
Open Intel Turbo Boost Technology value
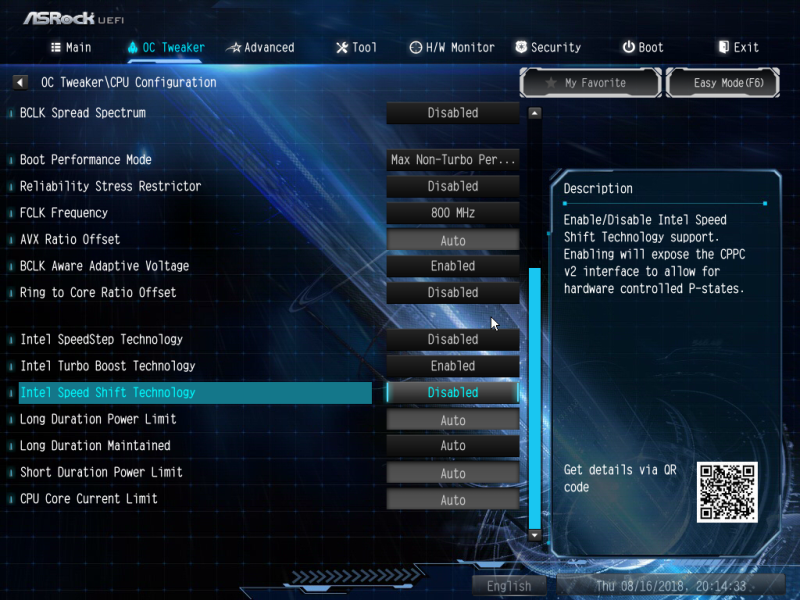(453, 366)
